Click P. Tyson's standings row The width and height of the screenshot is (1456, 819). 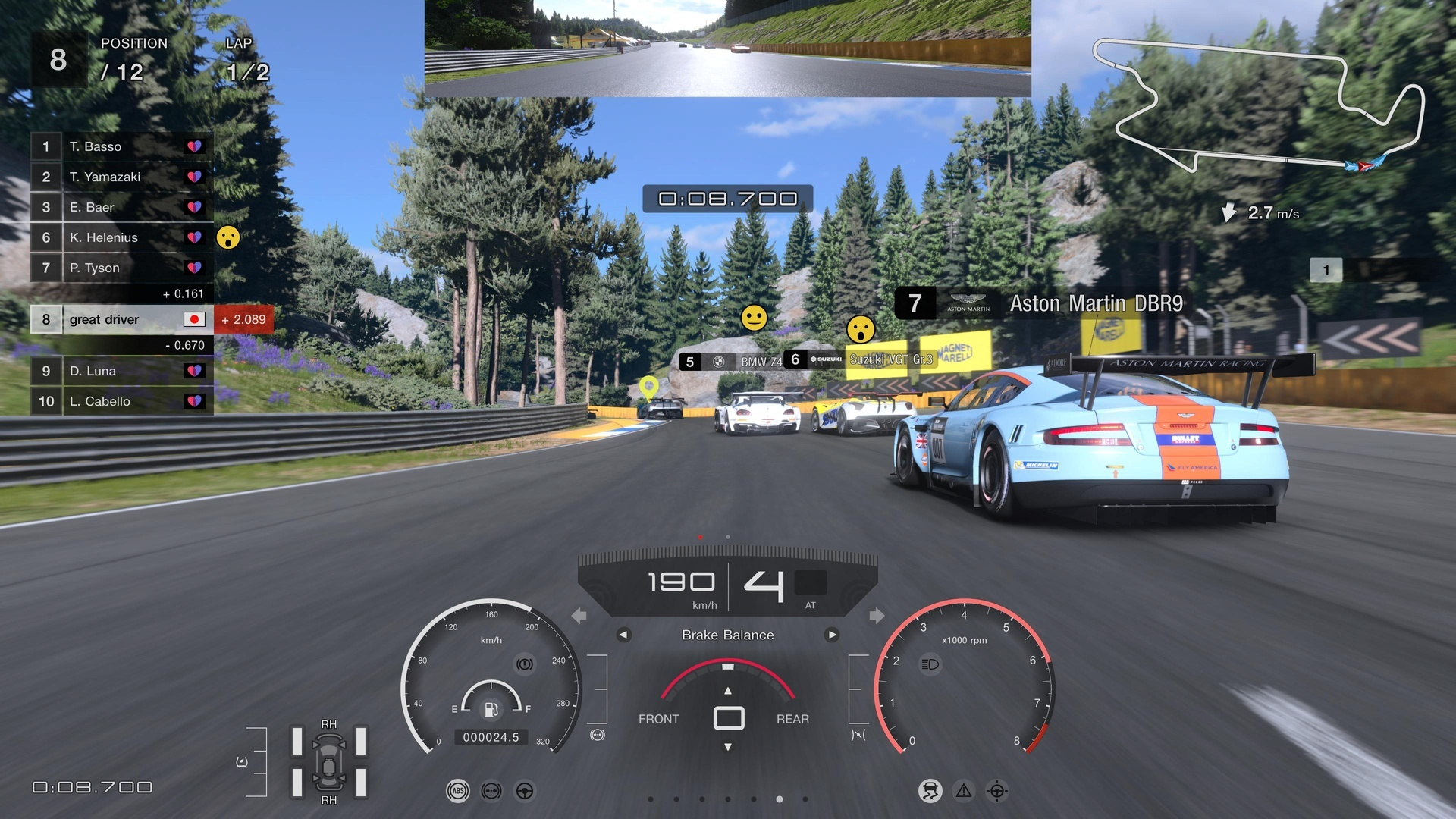point(121,268)
